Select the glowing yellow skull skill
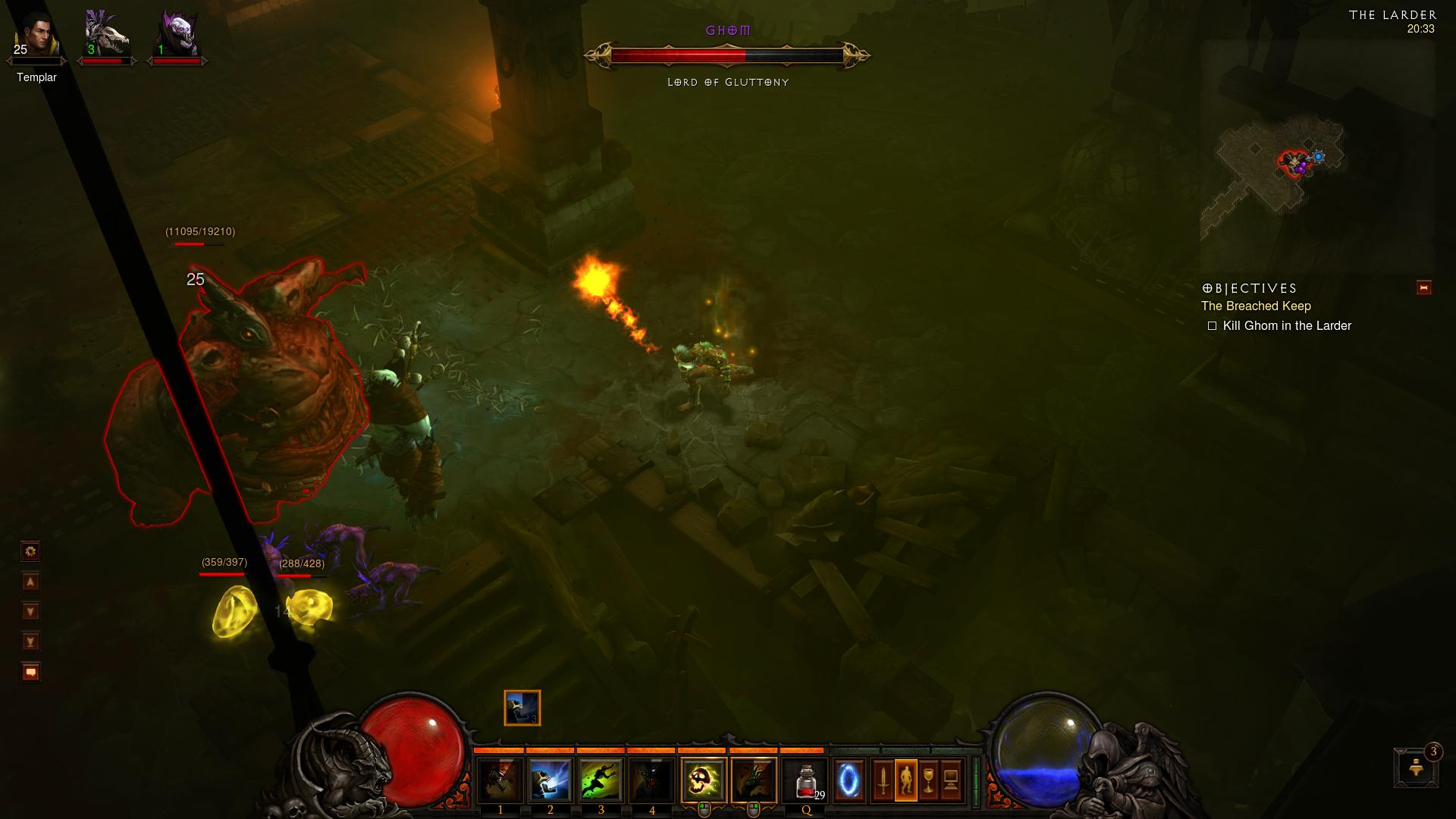 click(x=703, y=780)
